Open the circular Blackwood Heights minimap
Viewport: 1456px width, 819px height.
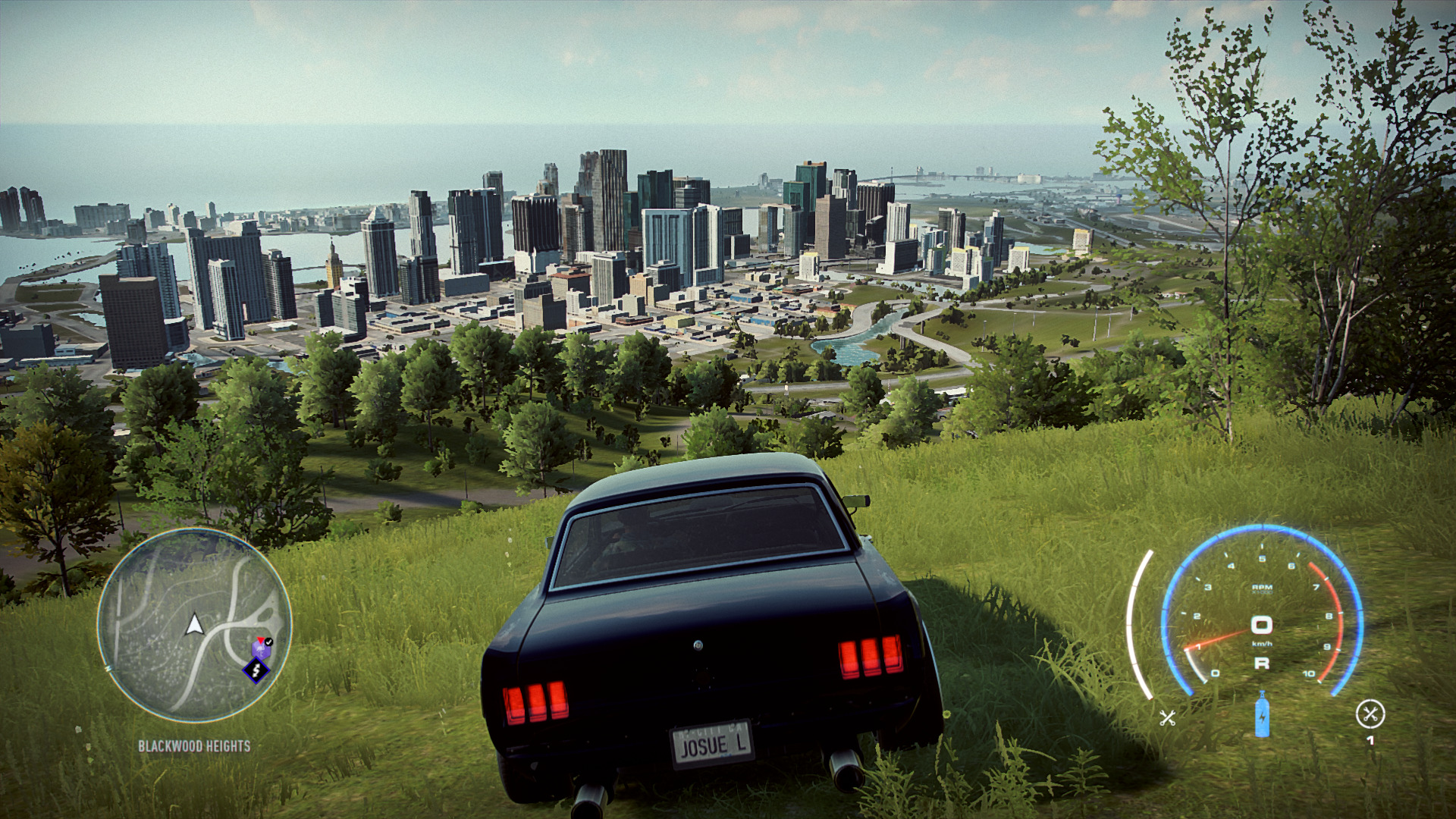(x=194, y=625)
